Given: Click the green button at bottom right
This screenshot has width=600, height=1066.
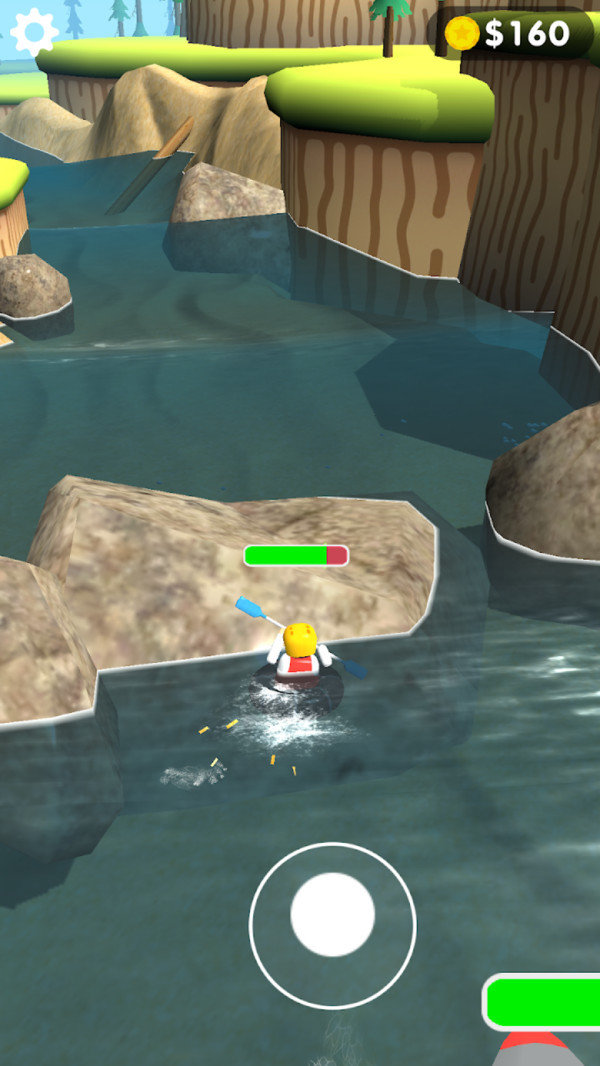Looking at the screenshot, I should [x=545, y=1001].
